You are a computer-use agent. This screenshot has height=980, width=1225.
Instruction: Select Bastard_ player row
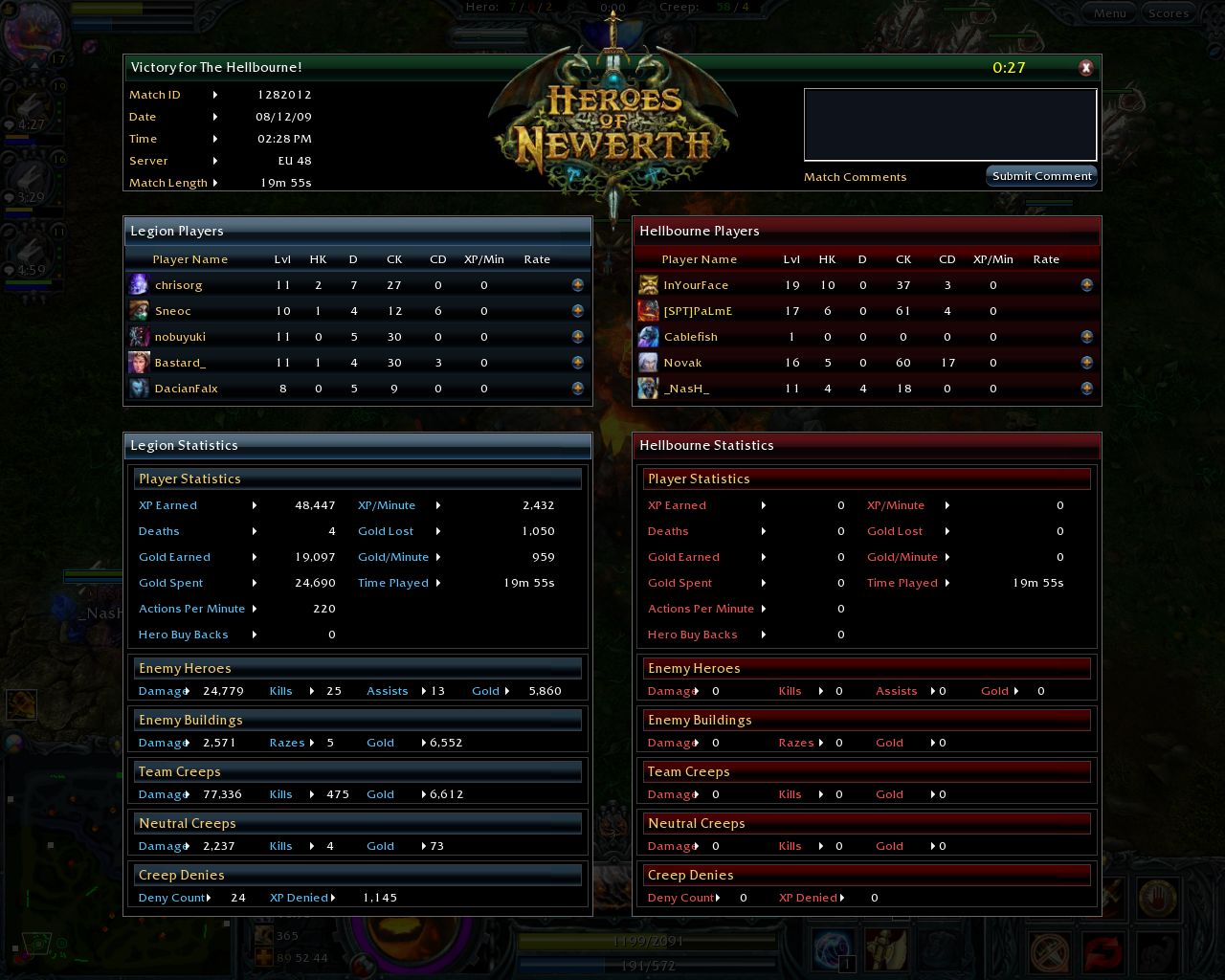pos(180,363)
